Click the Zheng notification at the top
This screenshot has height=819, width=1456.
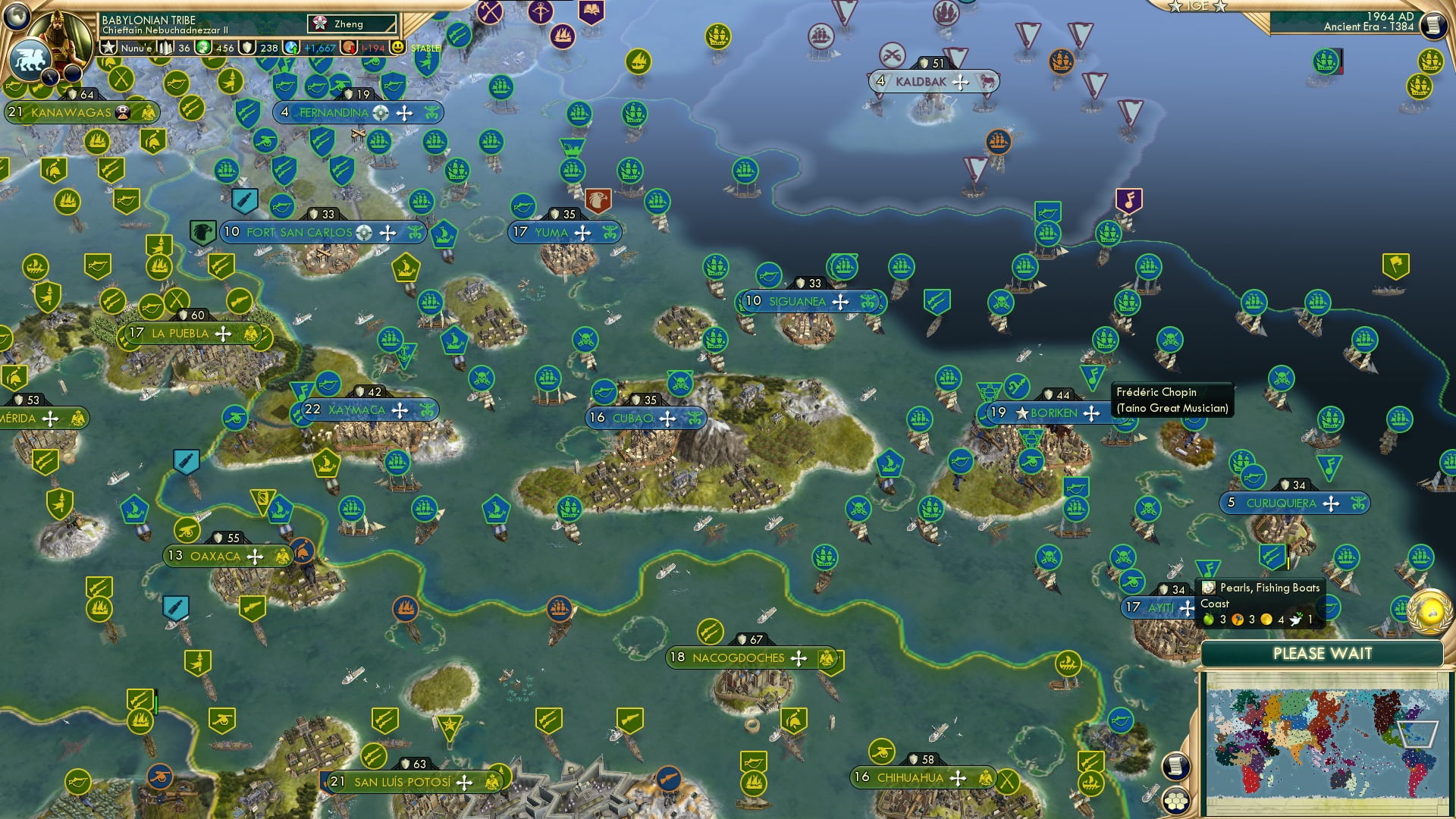point(345,24)
